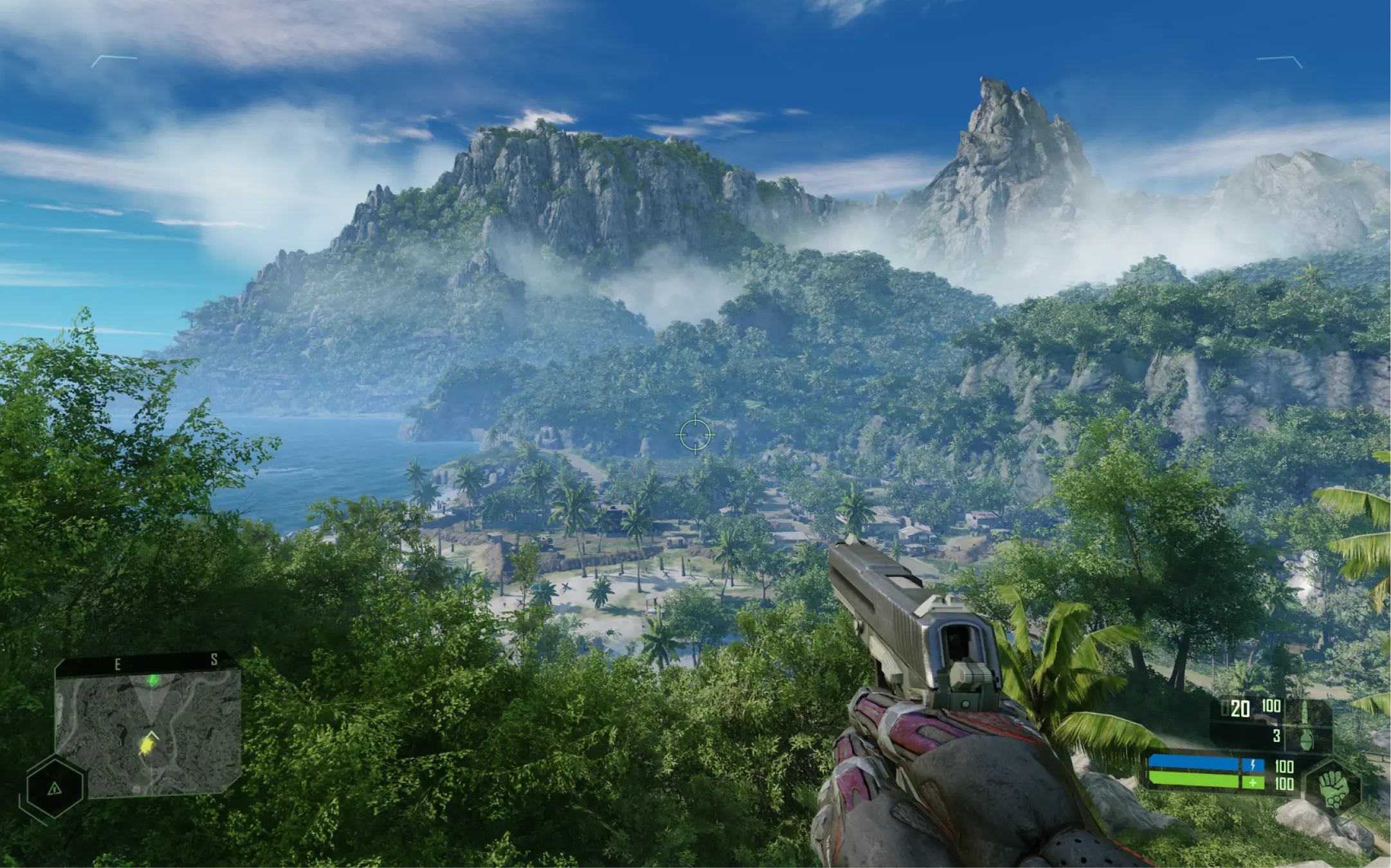
Task: Click the hexagonal threat warning icon
Action: pos(54,788)
